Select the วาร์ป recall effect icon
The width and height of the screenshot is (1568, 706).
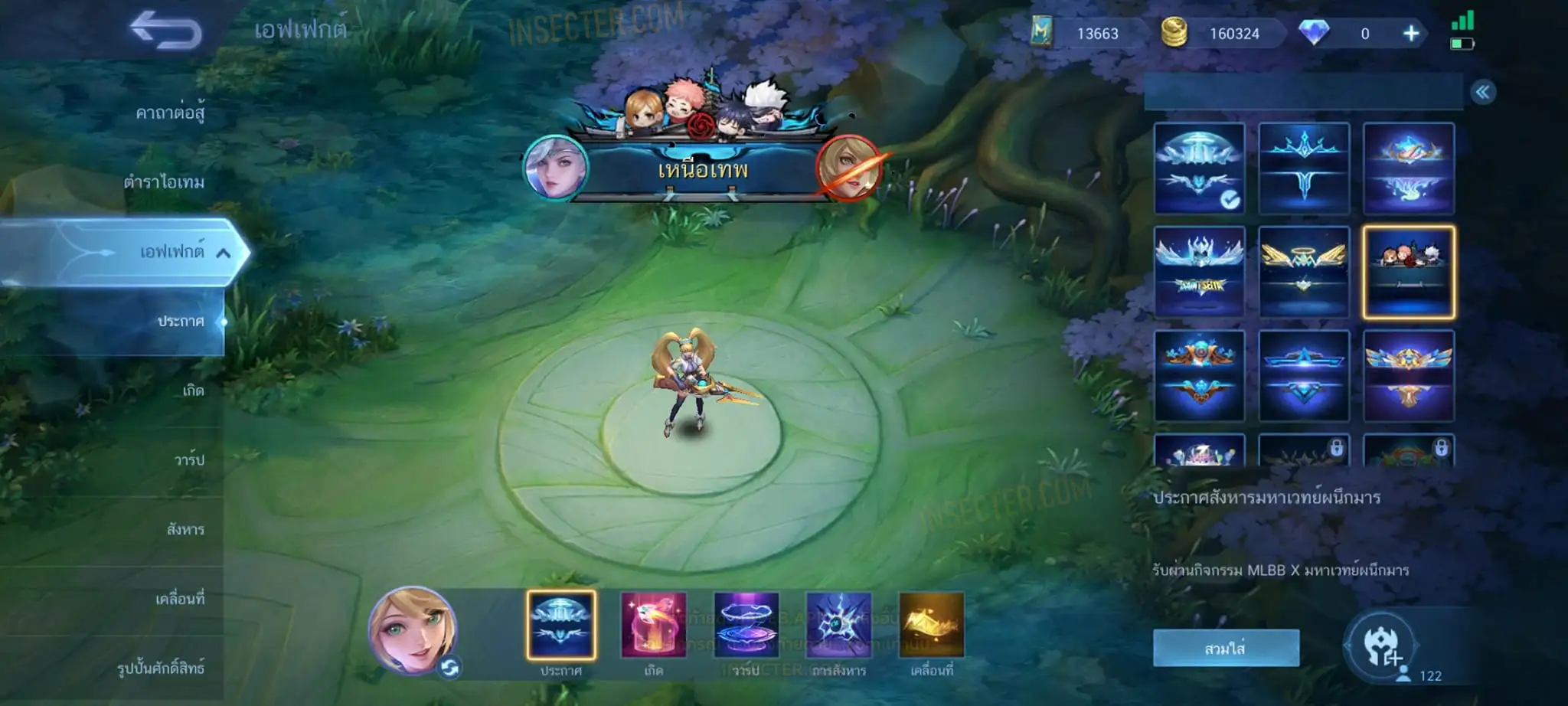746,626
